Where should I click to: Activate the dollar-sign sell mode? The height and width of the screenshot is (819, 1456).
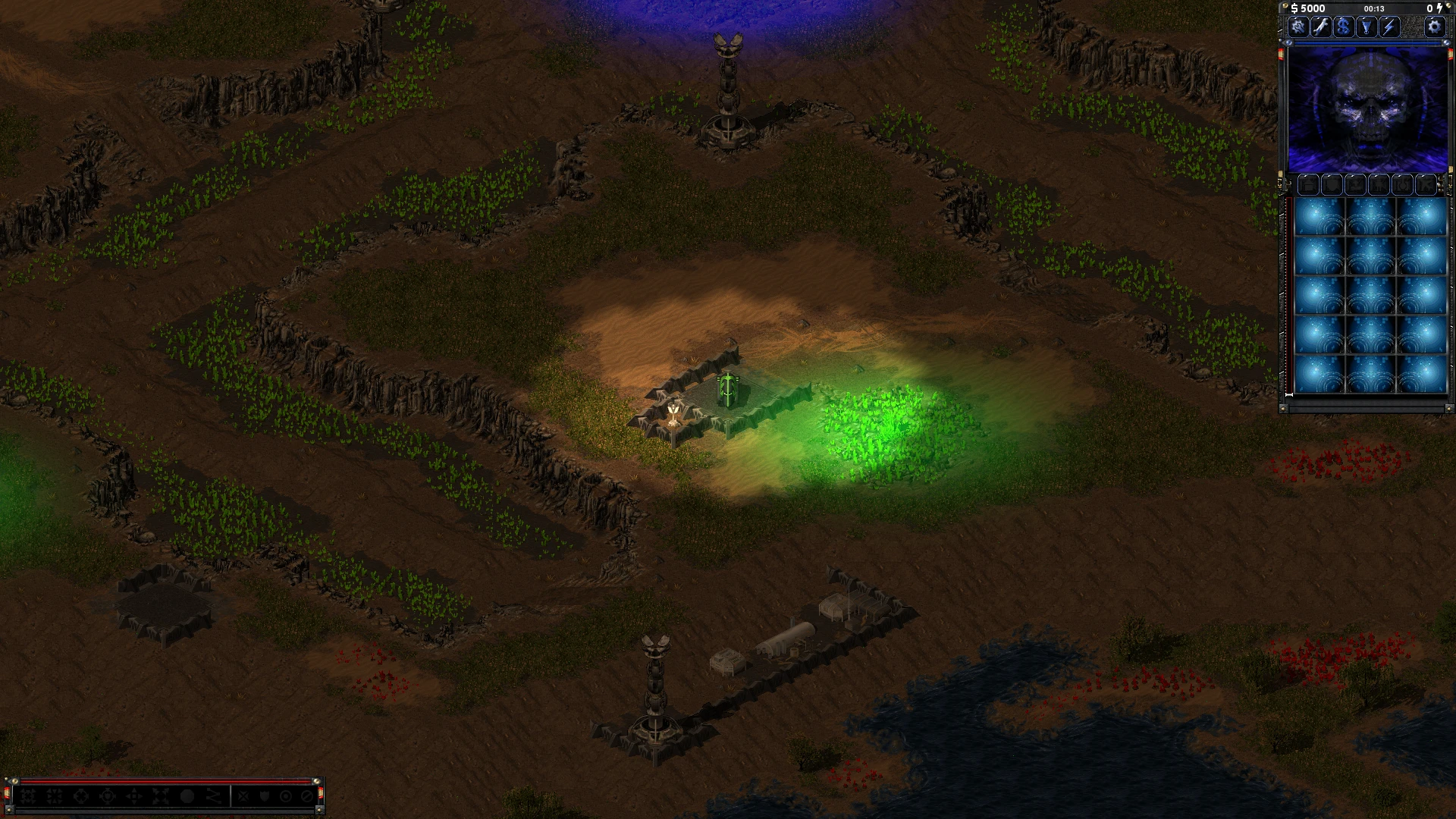[1344, 27]
